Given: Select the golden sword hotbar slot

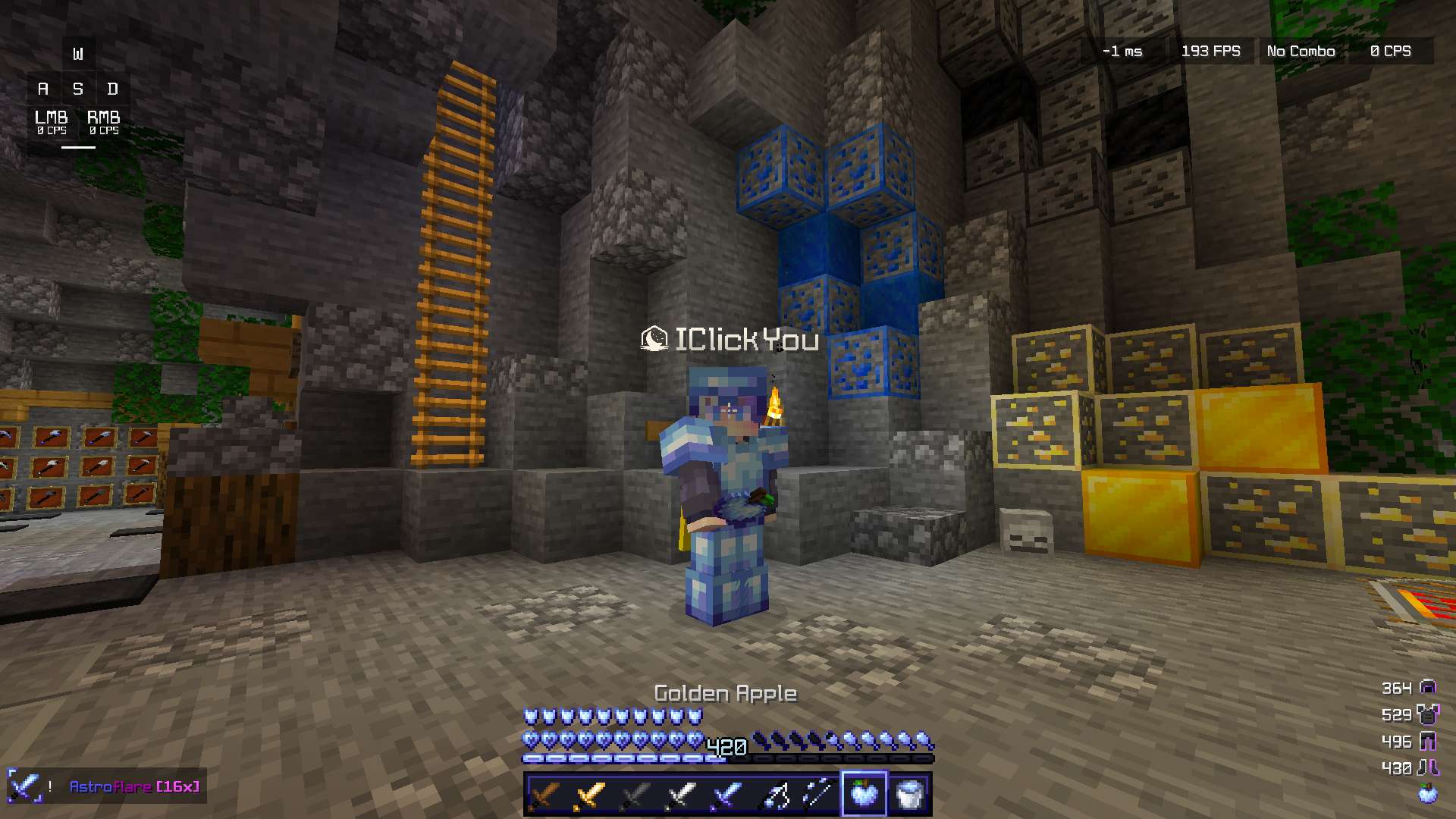Looking at the screenshot, I should (591, 795).
